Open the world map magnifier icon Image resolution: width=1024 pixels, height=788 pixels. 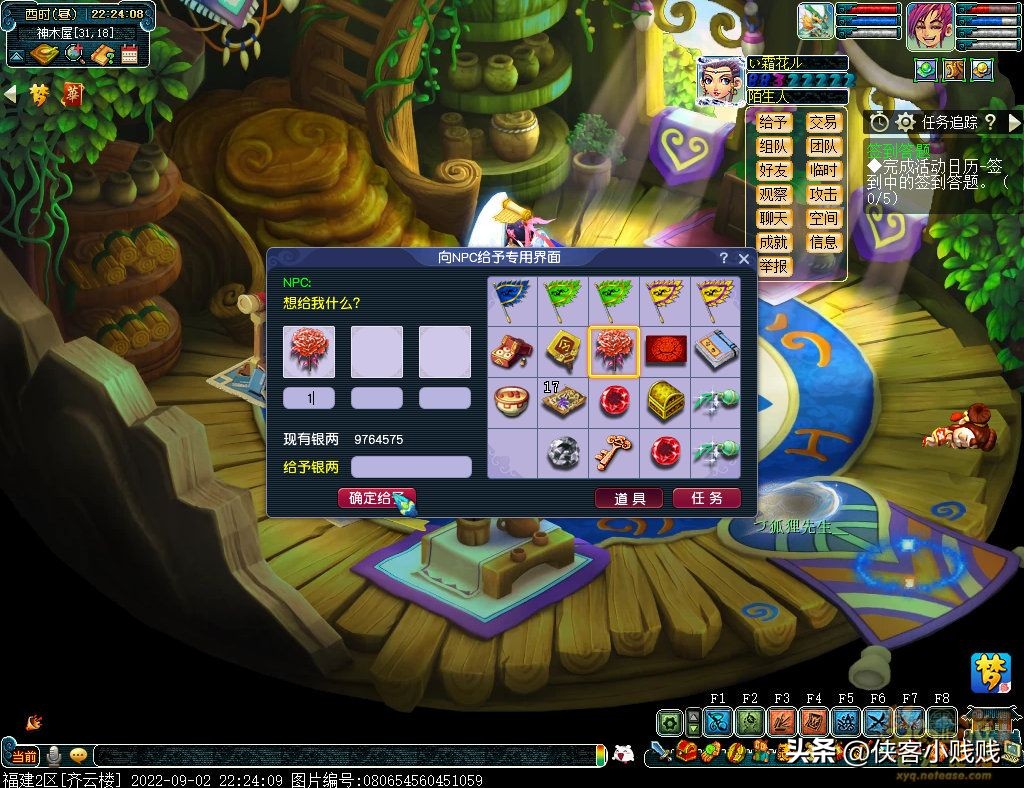tap(74, 54)
